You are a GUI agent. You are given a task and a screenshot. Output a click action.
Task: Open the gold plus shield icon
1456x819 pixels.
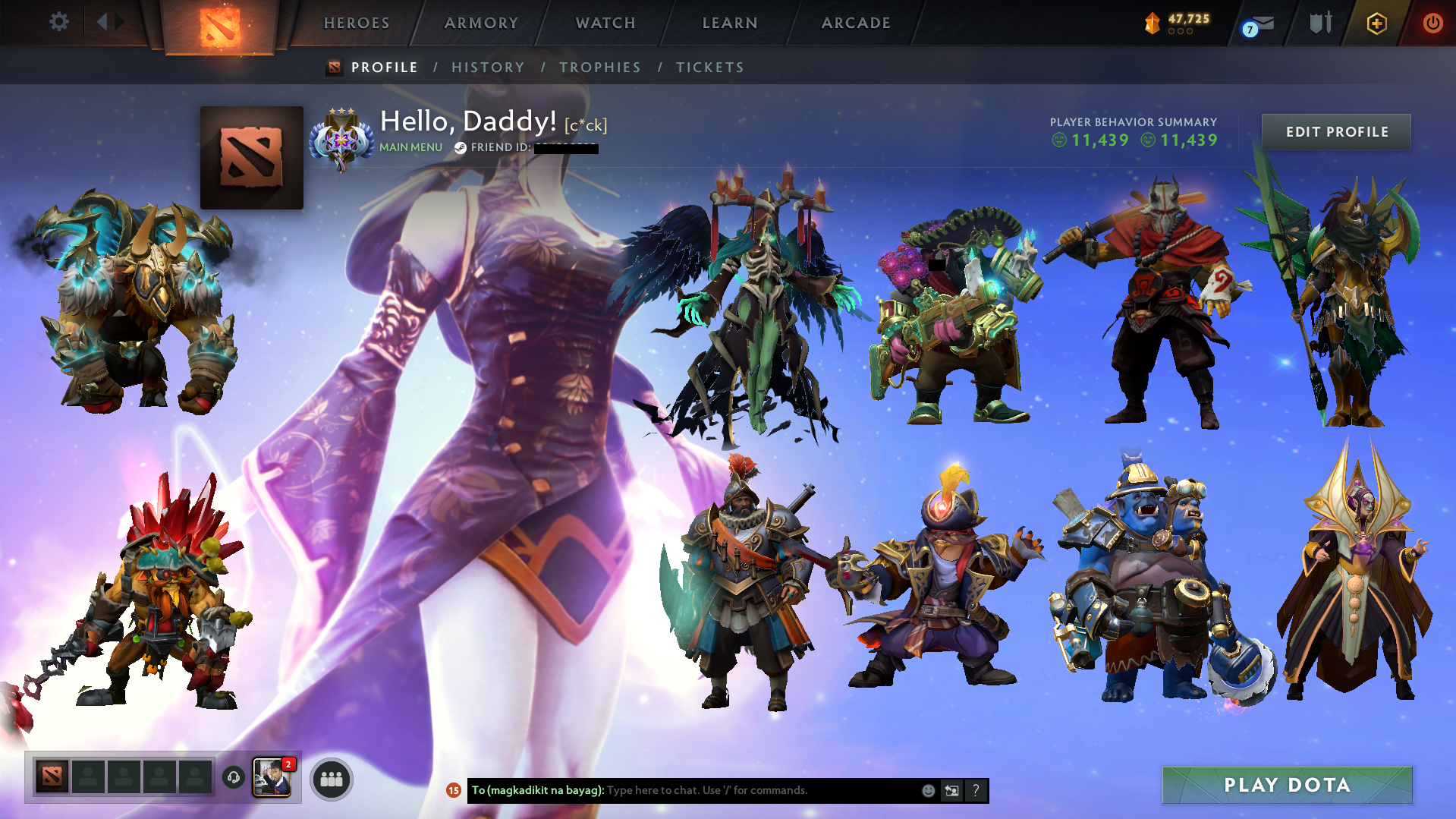coord(1376,24)
